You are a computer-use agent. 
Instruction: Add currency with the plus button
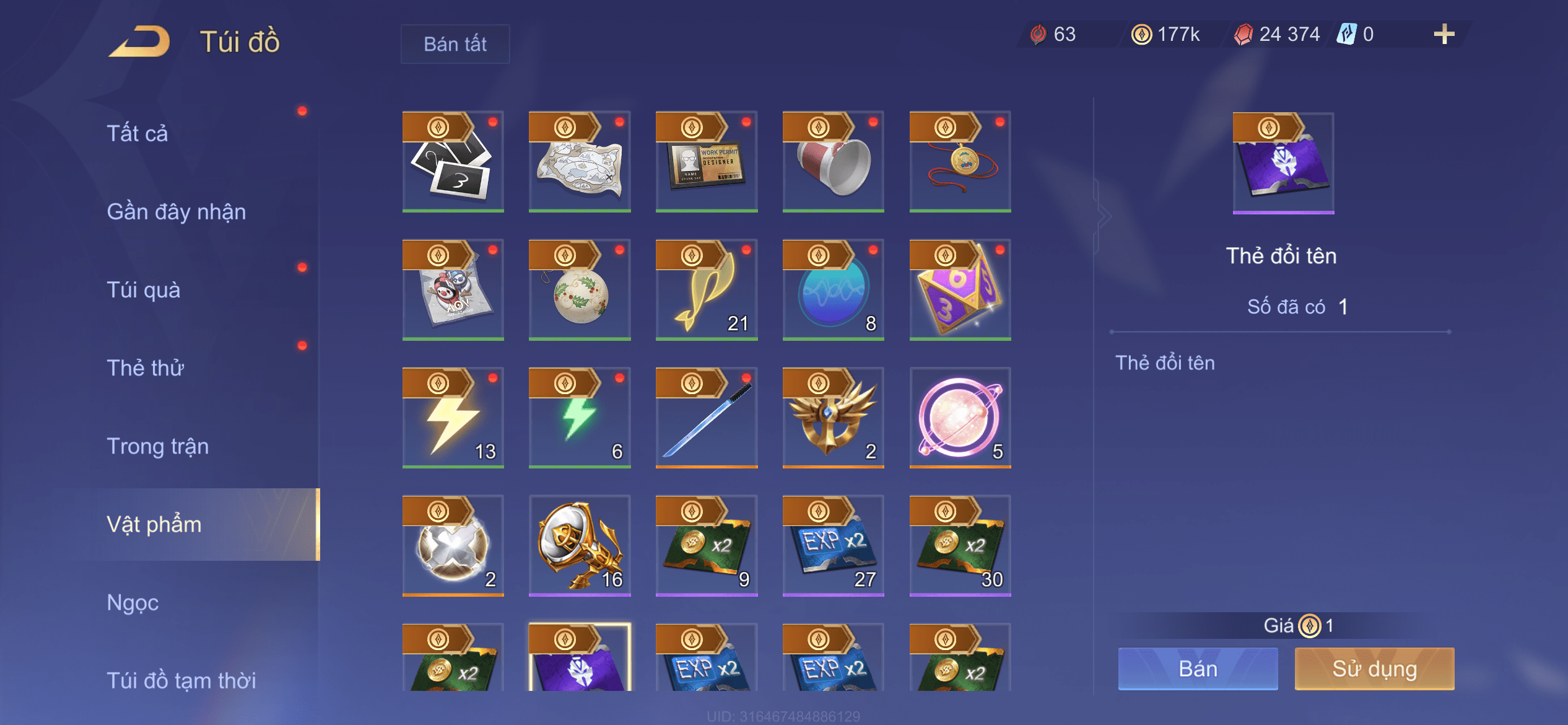[1444, 34]
